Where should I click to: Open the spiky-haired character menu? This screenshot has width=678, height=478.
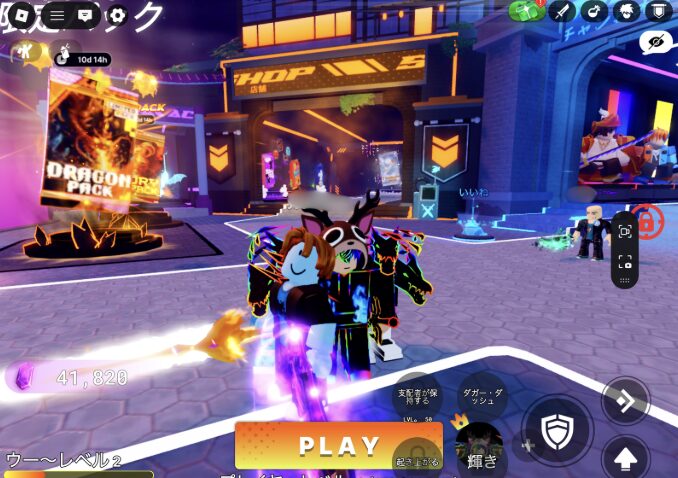coord(625,11)
